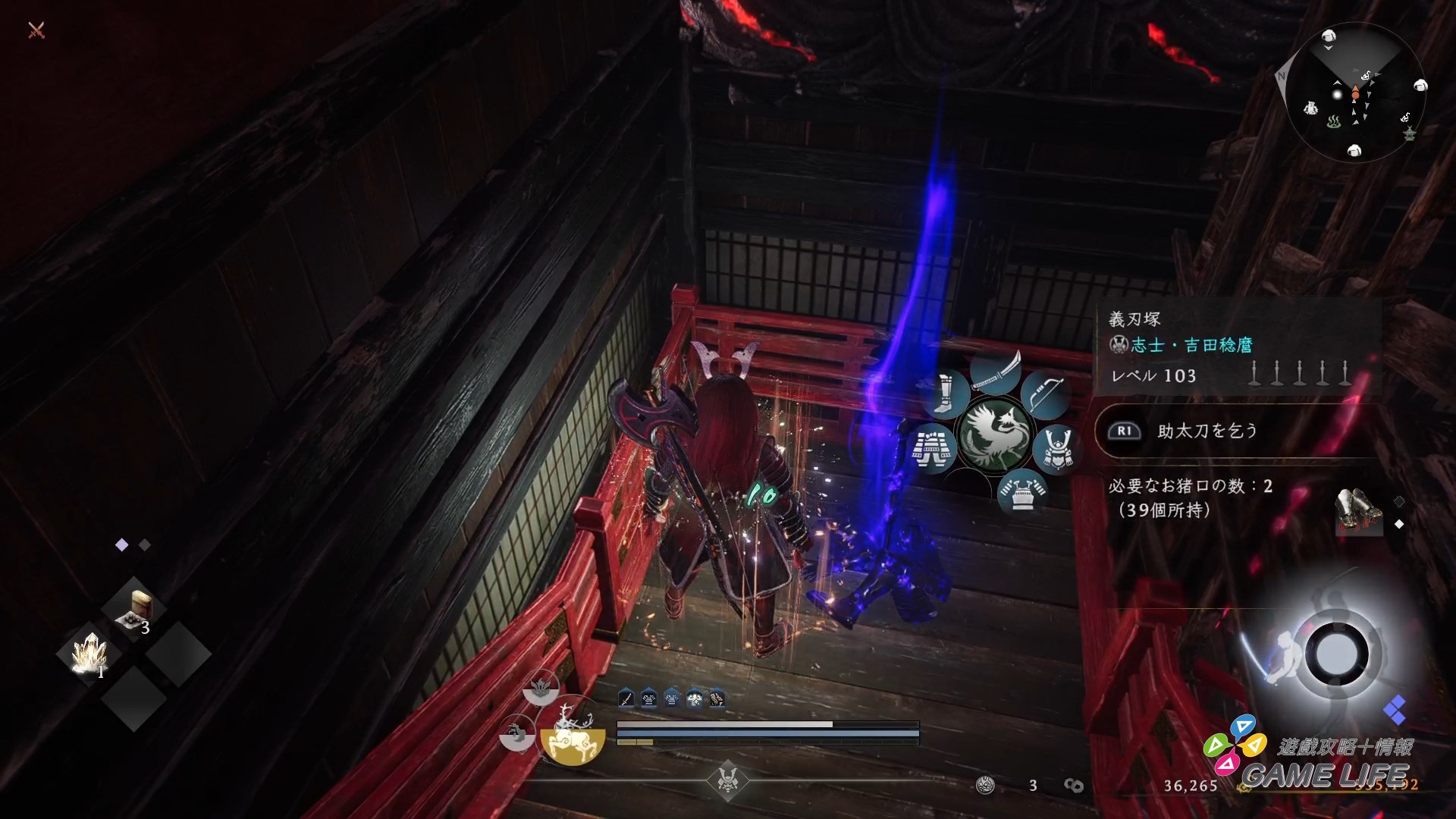The width and height of the screenshot is (1456, 819).
Task: Click the samurai helmet icon in the radial menu
Action: [1058, 447]
